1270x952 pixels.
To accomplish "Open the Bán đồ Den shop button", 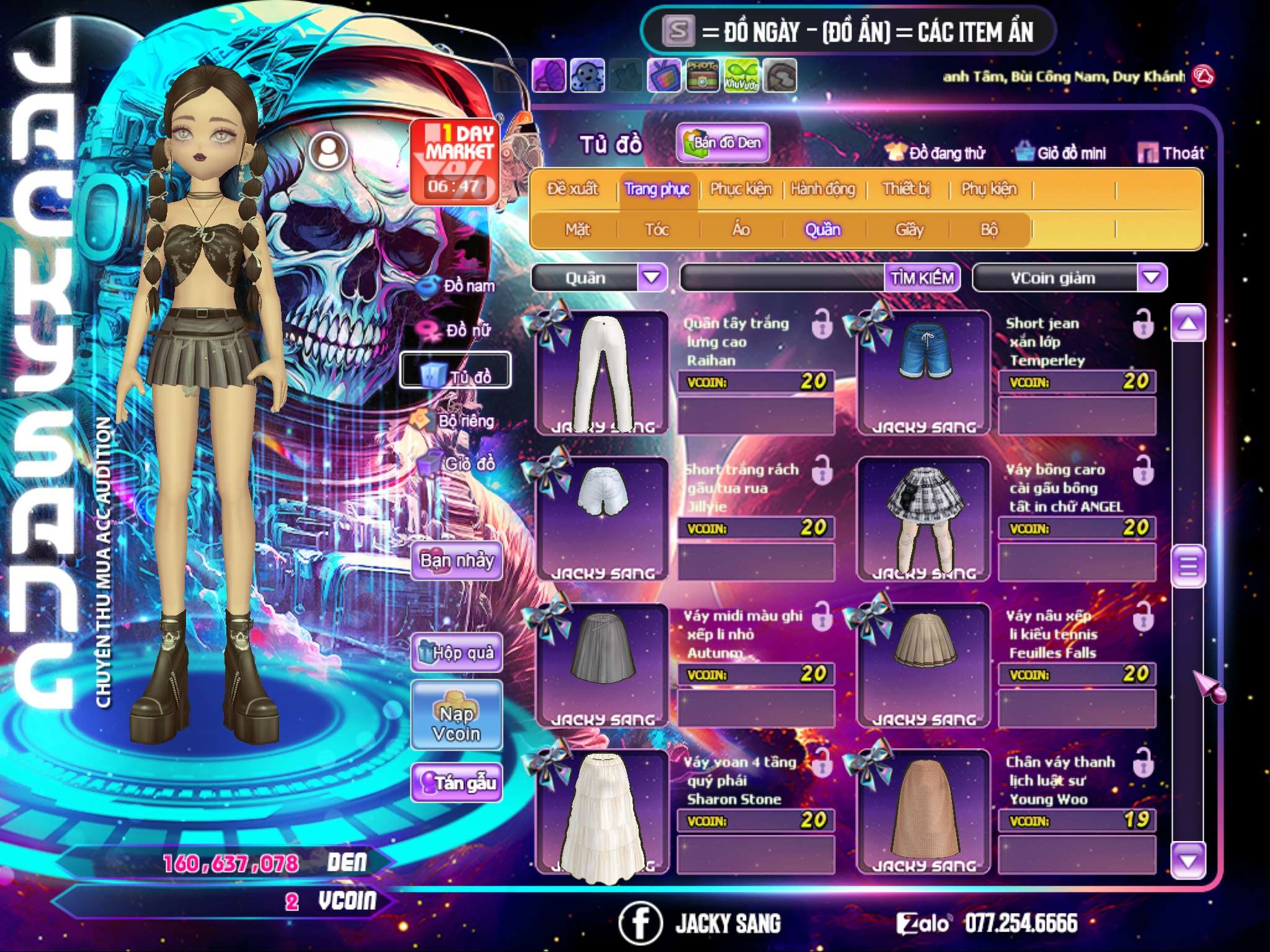I will click(x=723, y=143).
